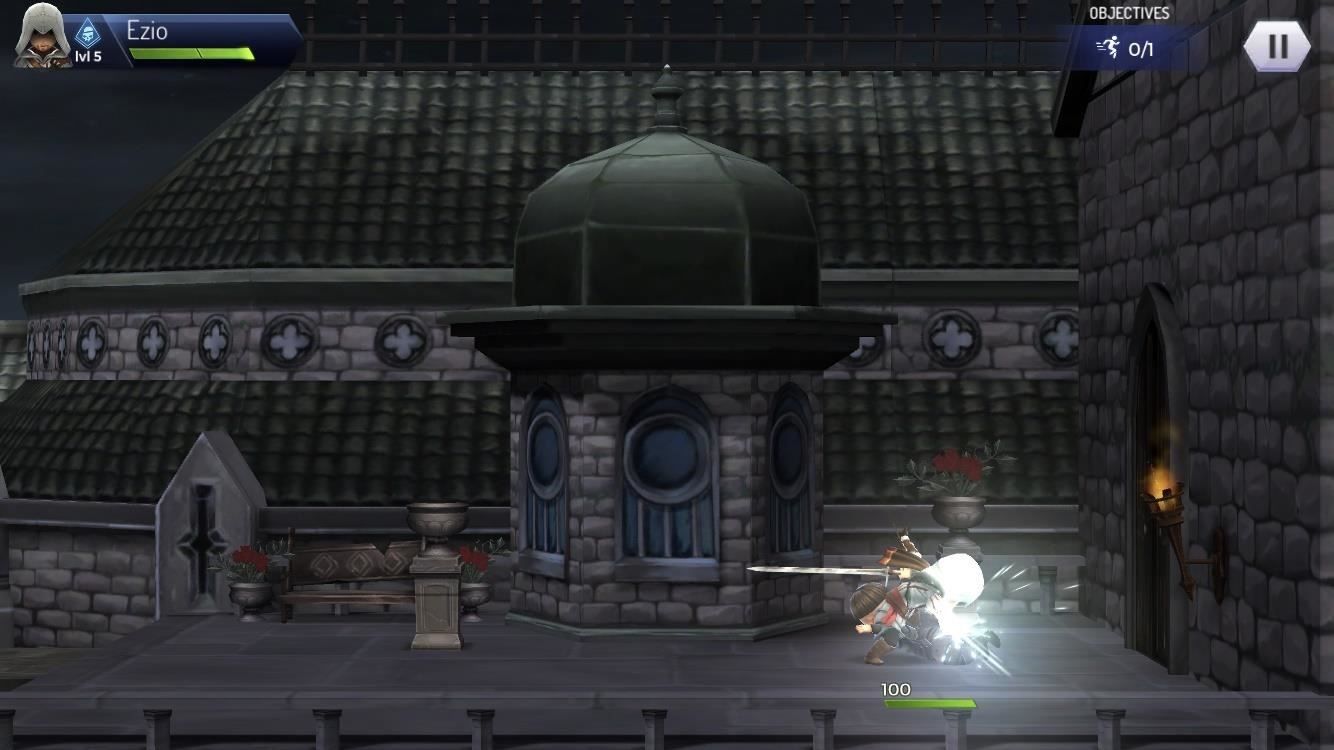
Task: Tap the blue skull class badge
Action: [x=88, y=33]
